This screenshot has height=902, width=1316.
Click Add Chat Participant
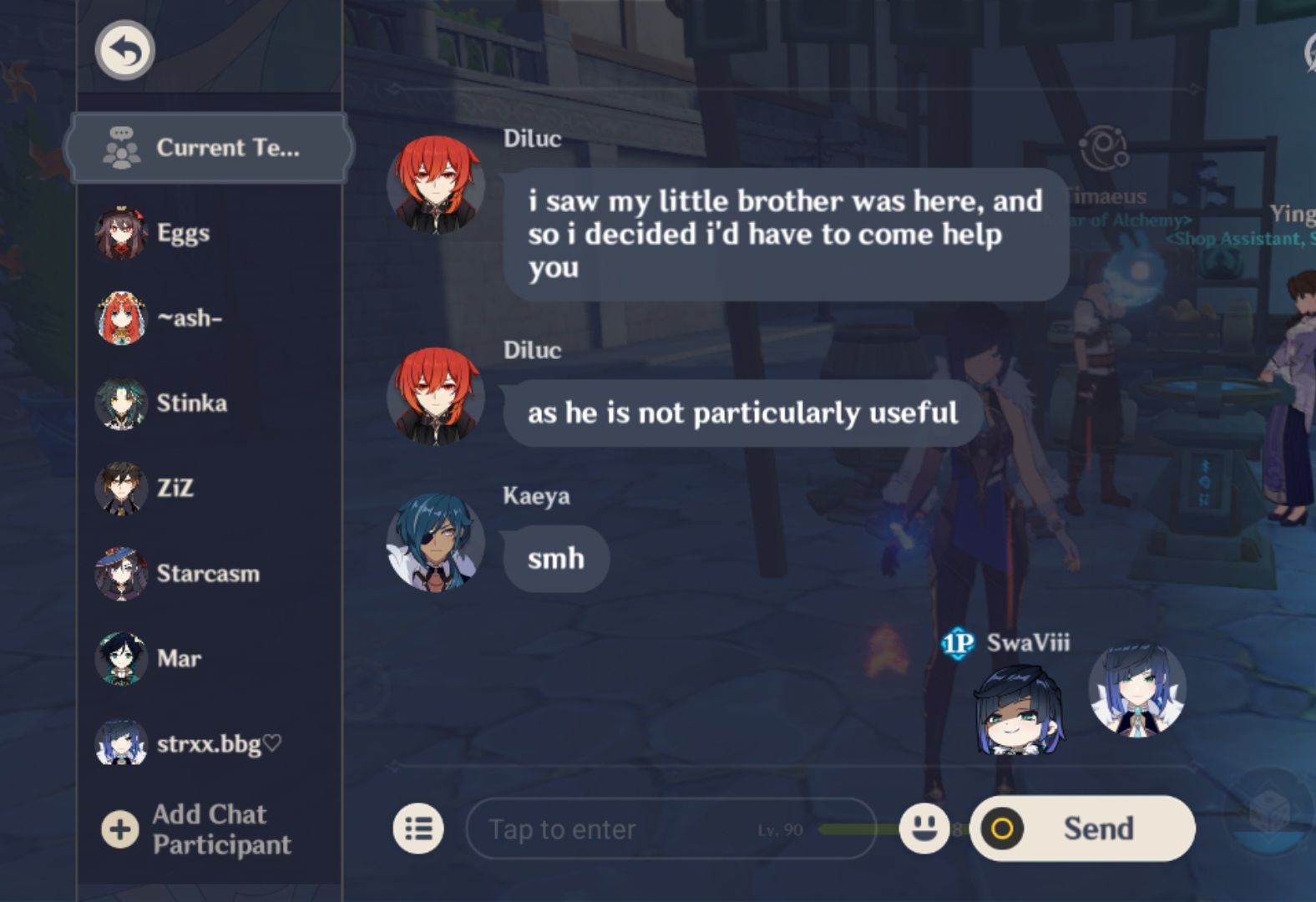[x=208, y=829]
